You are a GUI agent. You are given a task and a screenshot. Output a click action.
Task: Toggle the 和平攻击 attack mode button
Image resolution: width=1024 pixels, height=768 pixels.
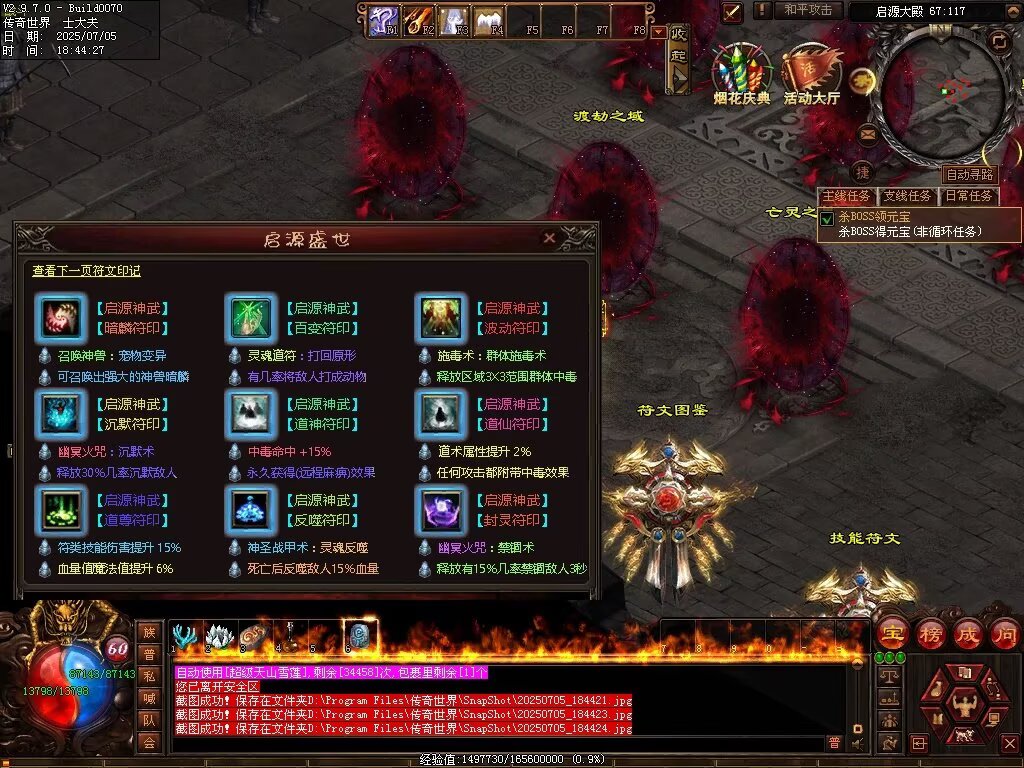tap(808, 10)
